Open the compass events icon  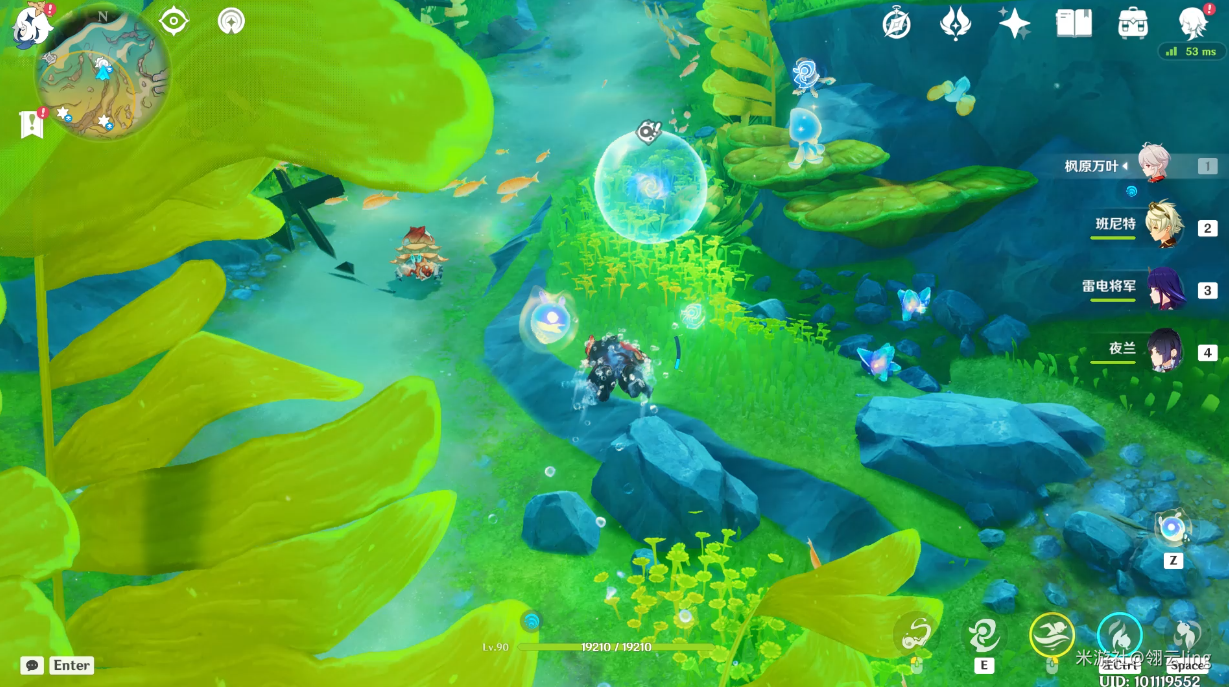pyautogui.click(x=896, y=24)
